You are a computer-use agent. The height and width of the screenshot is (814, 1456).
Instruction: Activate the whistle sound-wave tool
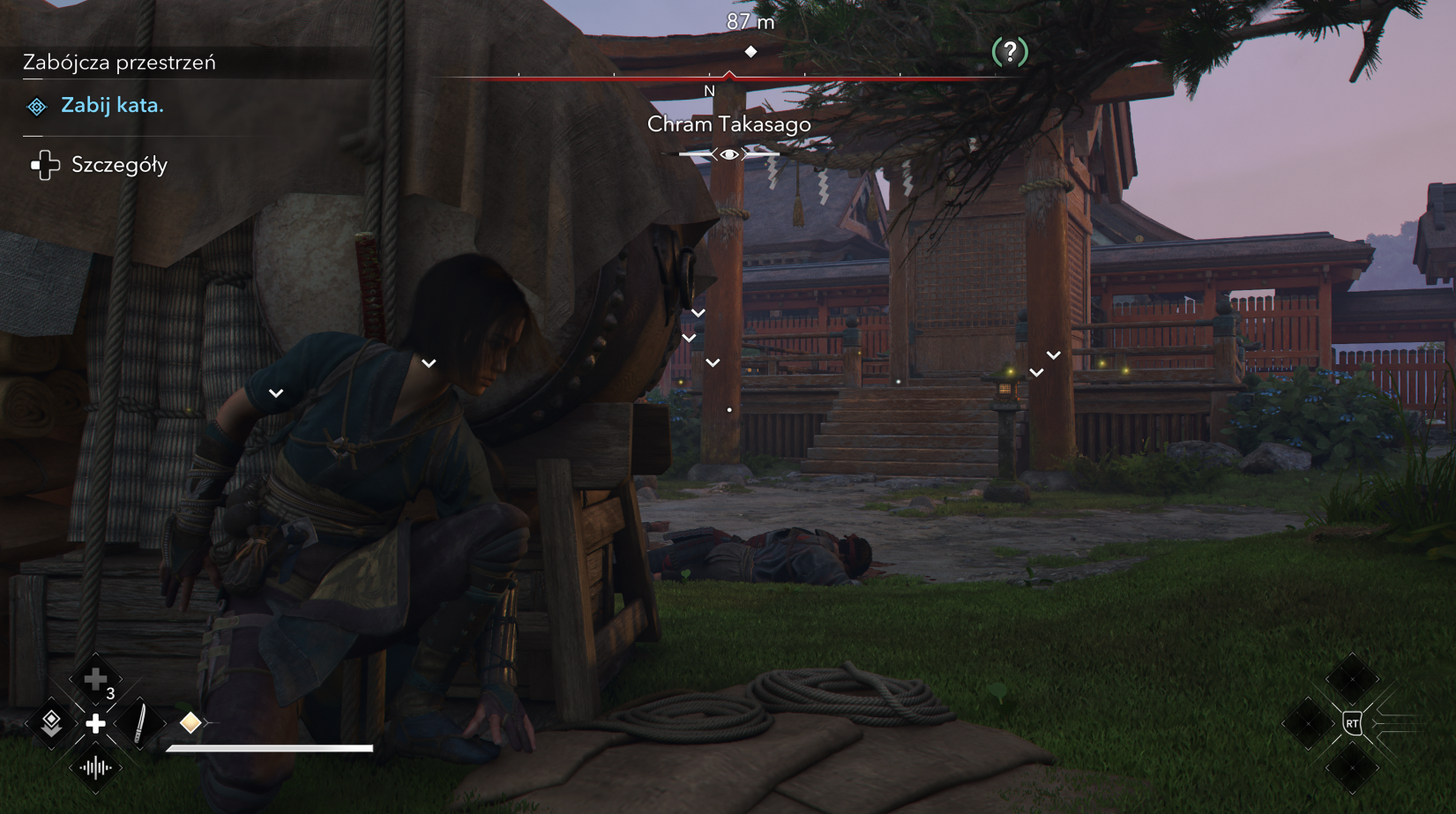tap(95, 768)
